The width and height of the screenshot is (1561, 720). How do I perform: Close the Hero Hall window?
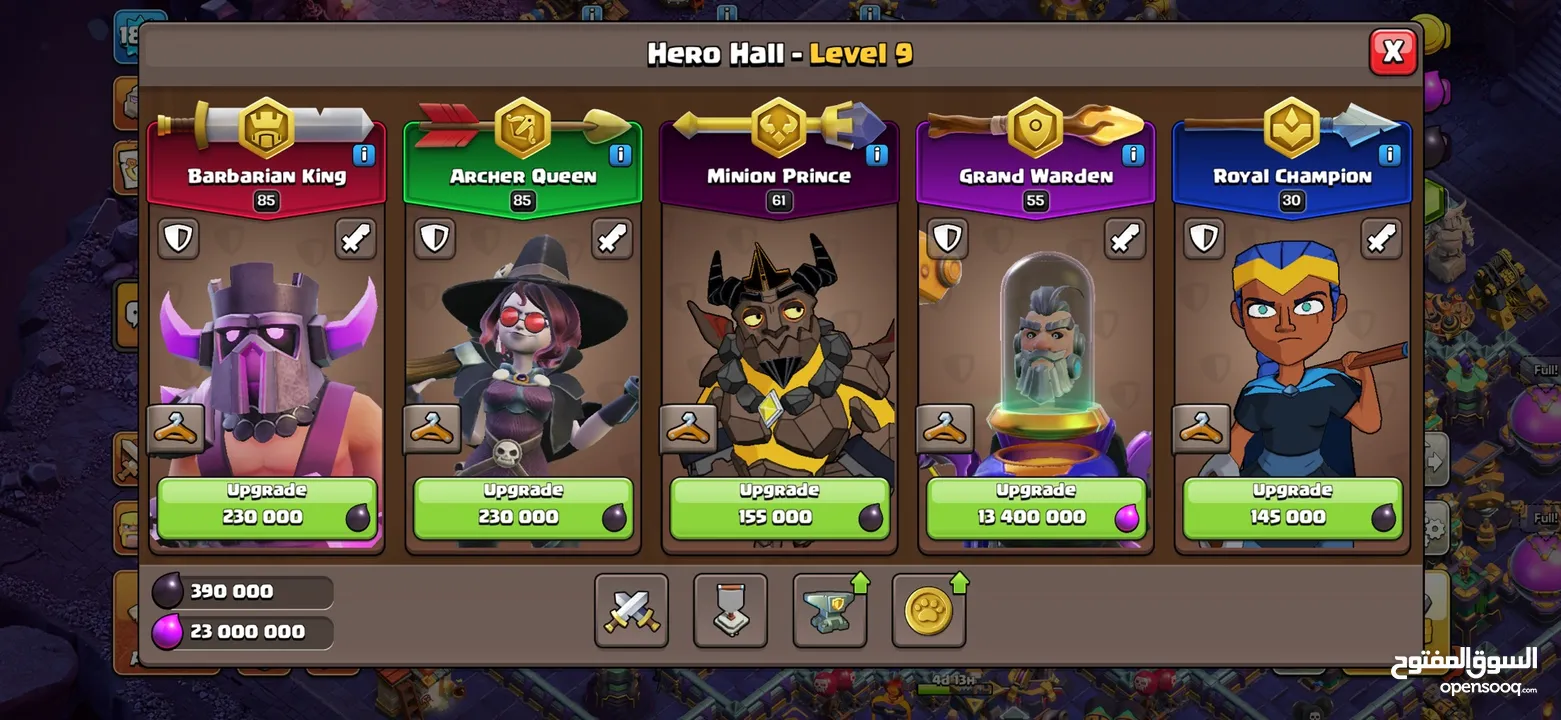pos(1392,51)
